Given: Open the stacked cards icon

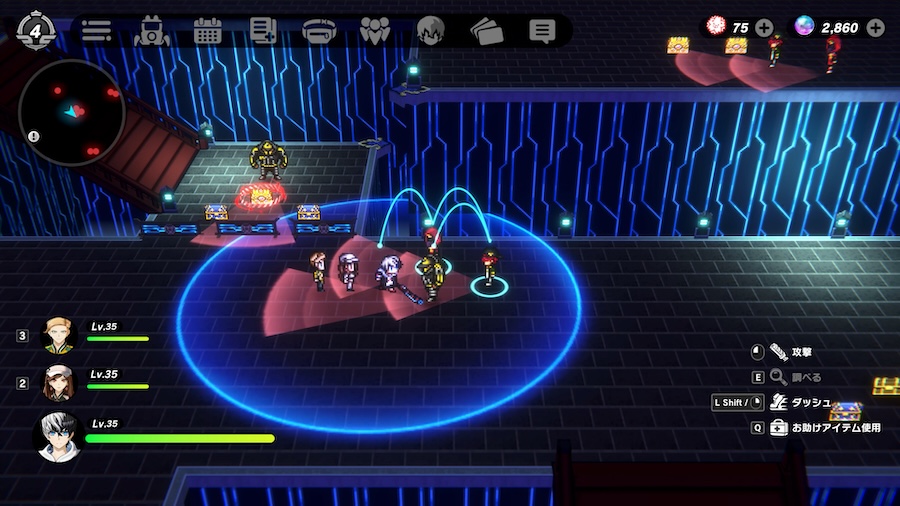Looking at the screenshot, I should tap(486, 30).
